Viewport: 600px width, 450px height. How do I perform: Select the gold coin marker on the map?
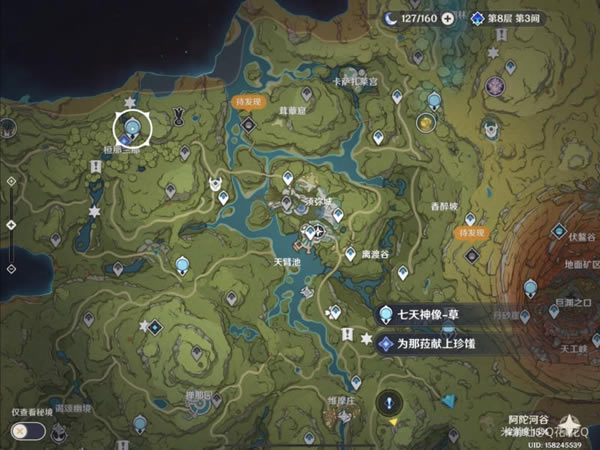point(426,123)
